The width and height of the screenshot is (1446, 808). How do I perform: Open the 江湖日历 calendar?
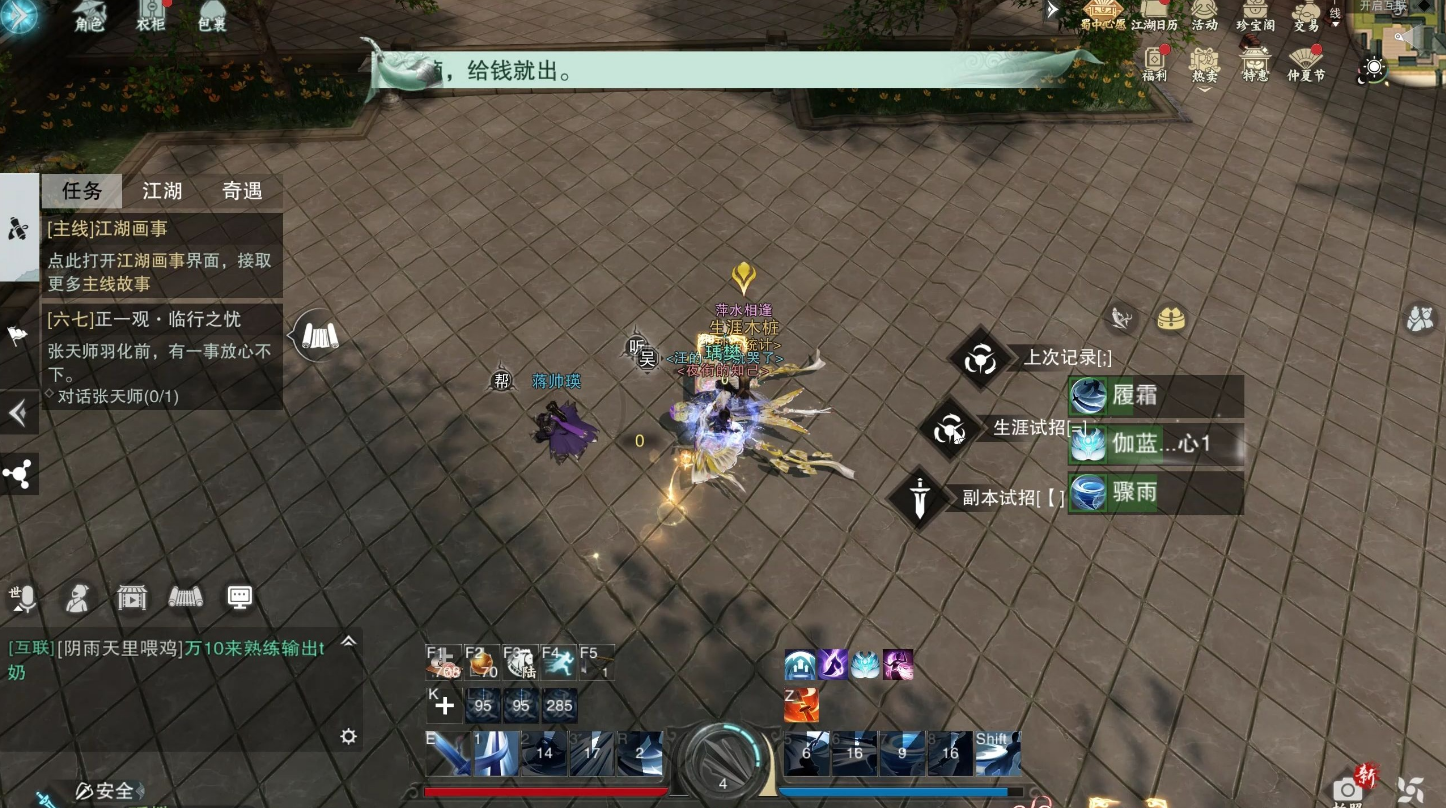pos(1155,14)
